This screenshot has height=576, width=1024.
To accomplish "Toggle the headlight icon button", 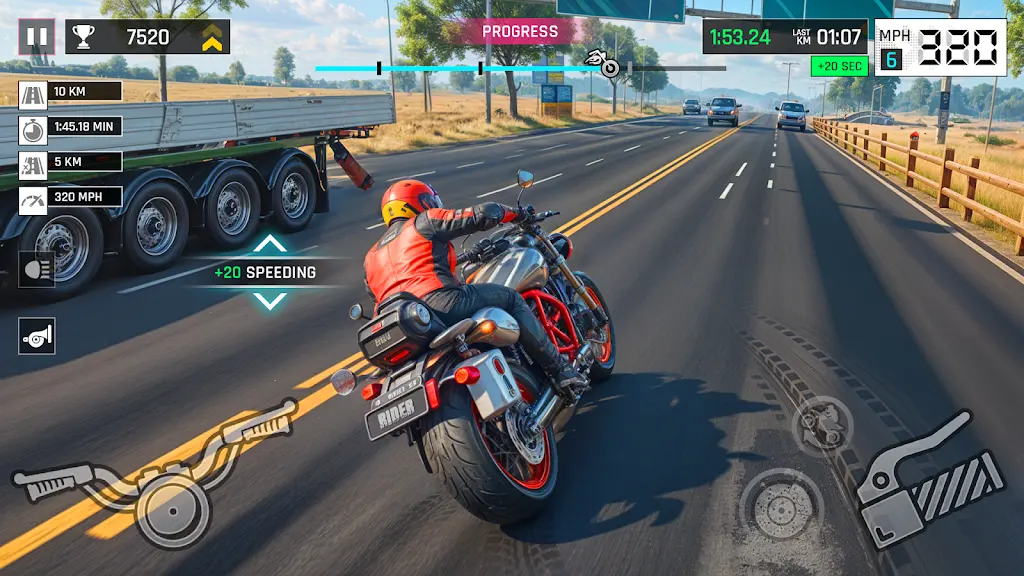I will tap(37, 270).
